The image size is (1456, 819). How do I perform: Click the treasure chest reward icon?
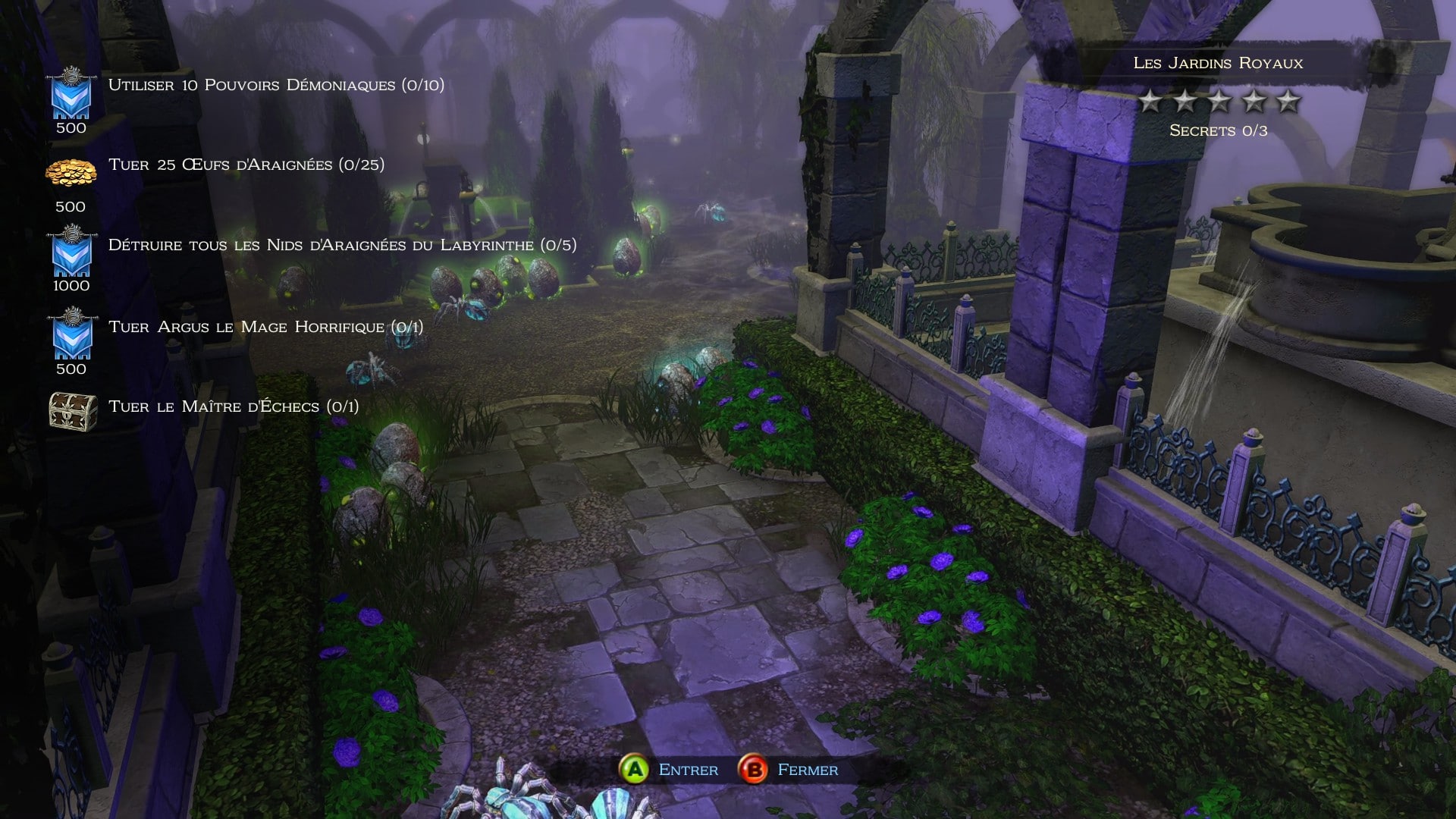coord(73,411)
